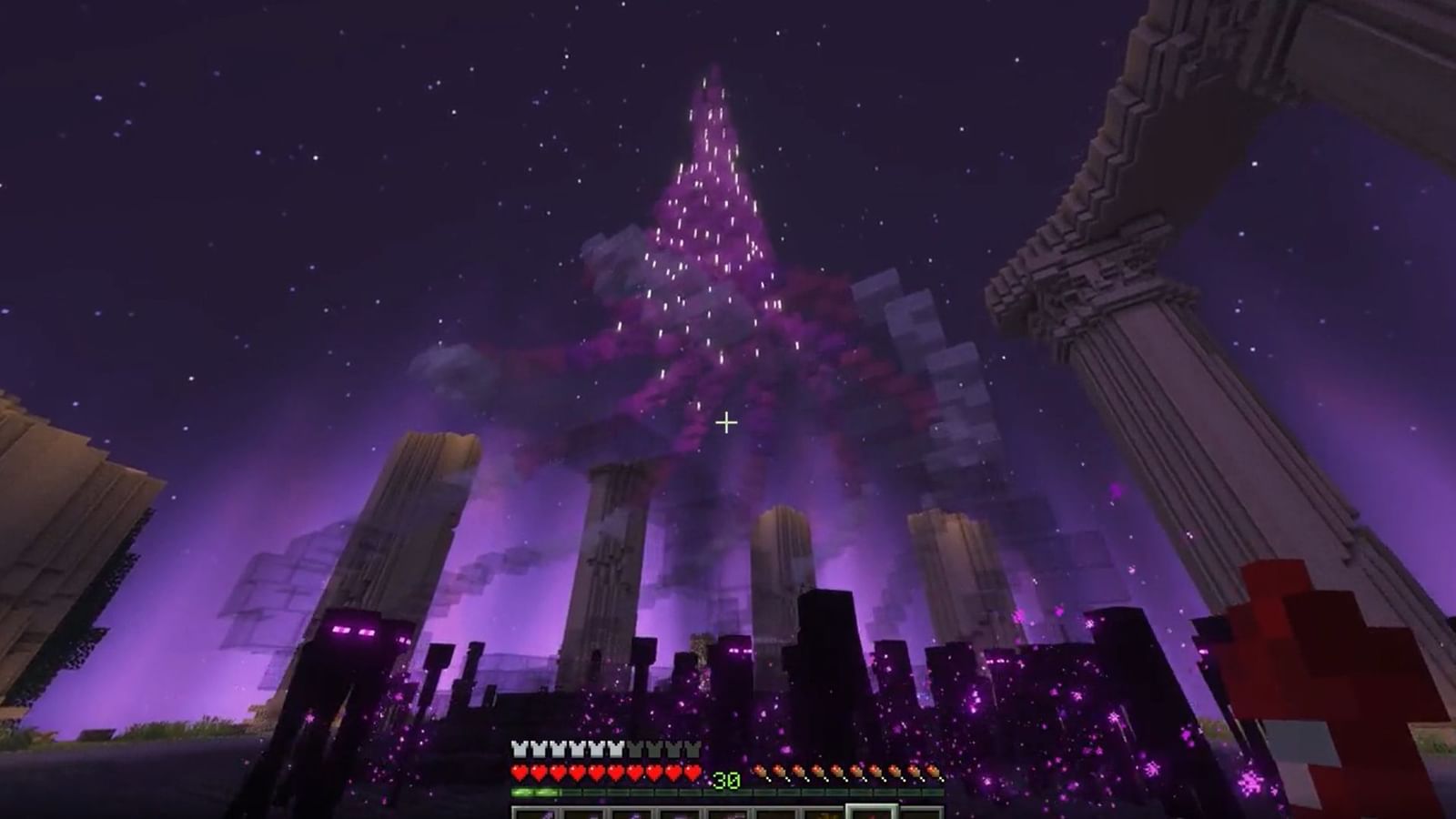Image resolution: width=1456 pixels, height=819 pixels.
Task: Click the green experience level number 30
Action: [725, 778]
